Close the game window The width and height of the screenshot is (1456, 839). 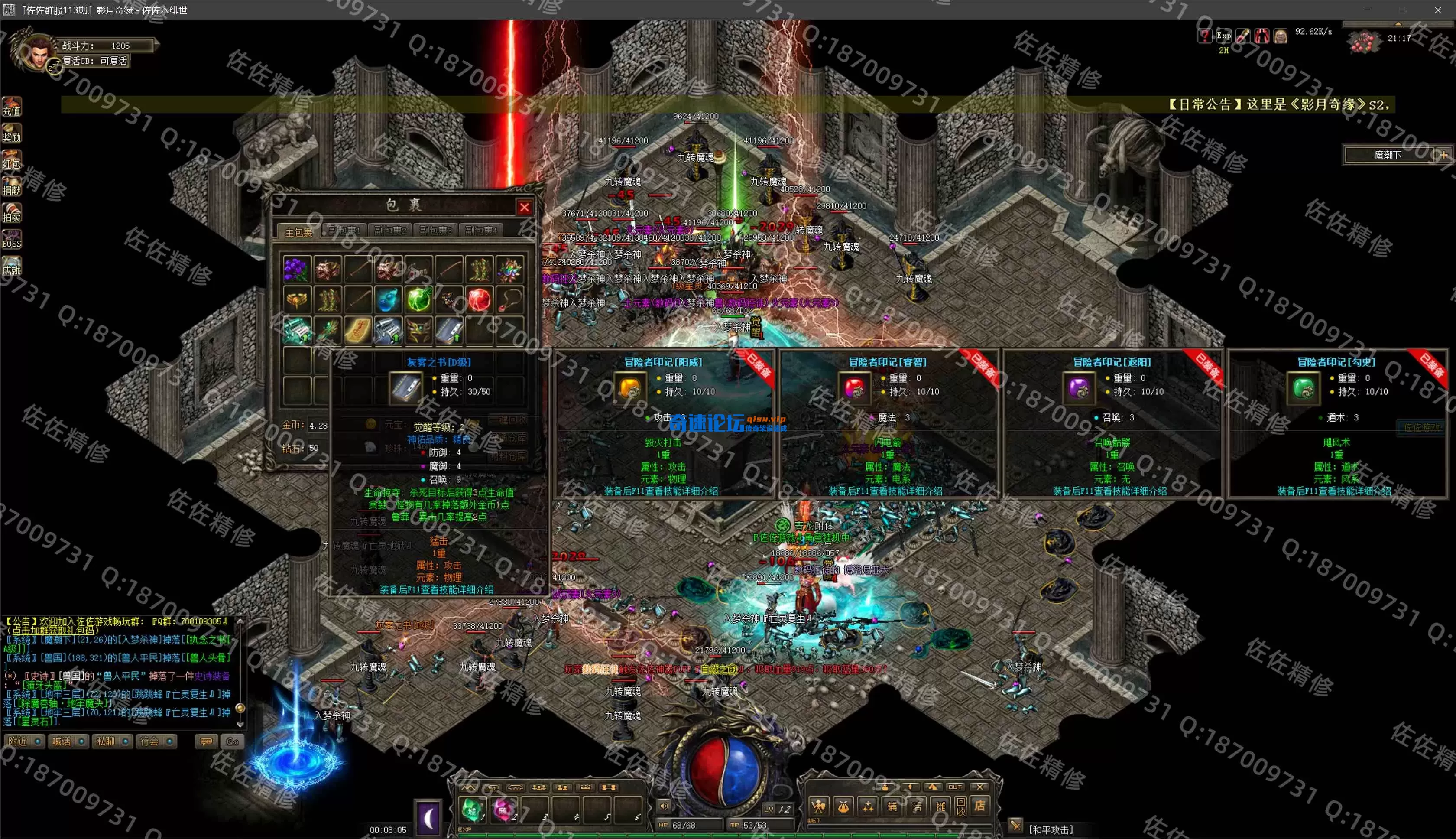click(1437, 10)
